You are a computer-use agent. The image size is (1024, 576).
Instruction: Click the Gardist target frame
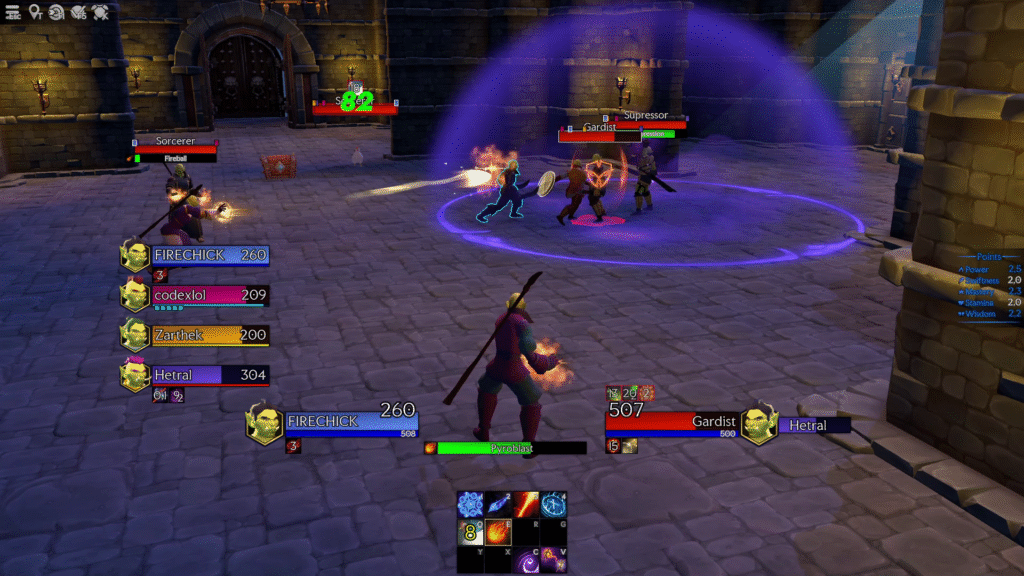670,421
